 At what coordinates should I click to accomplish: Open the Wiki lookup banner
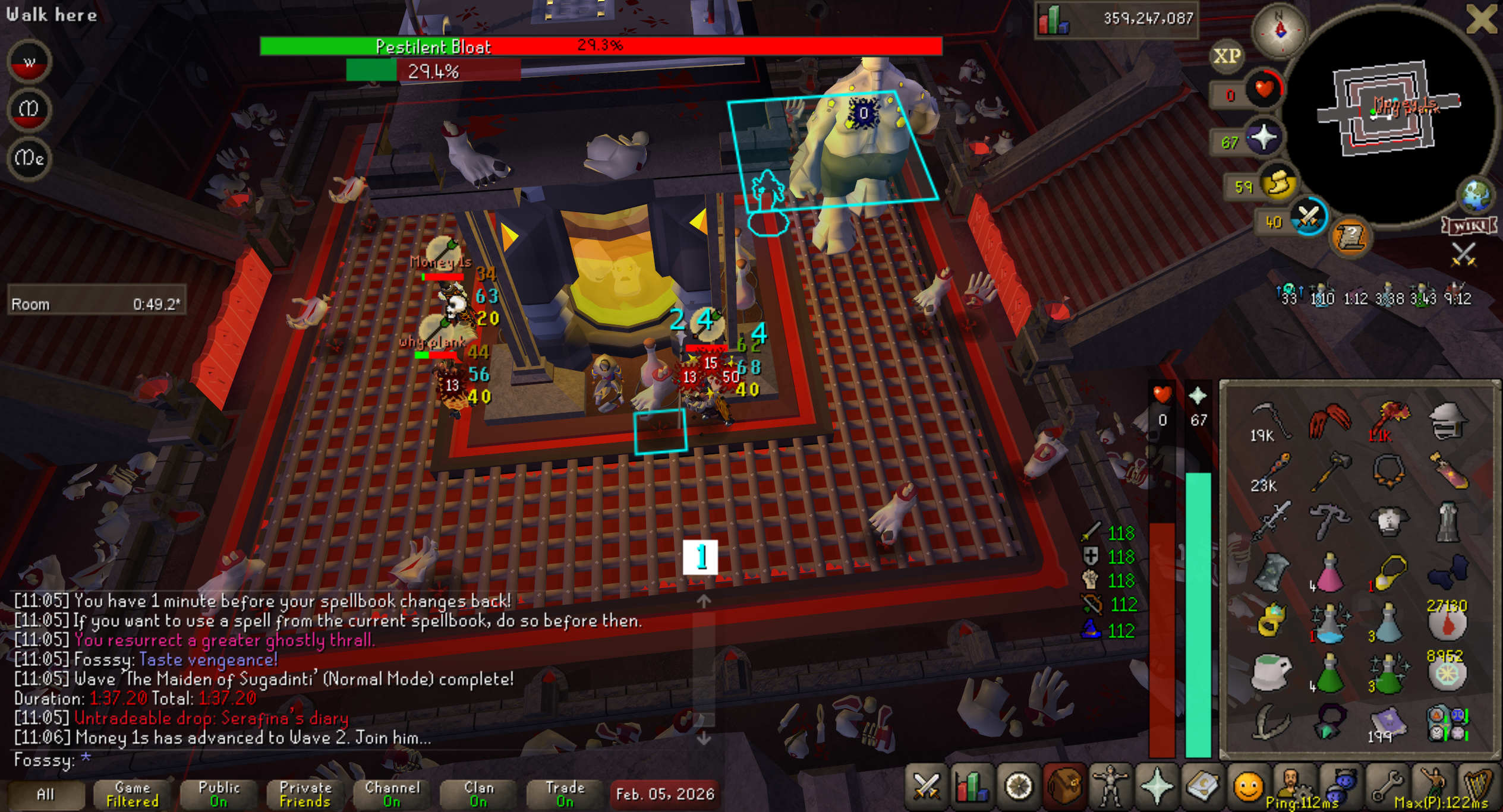click(1469, 226)
